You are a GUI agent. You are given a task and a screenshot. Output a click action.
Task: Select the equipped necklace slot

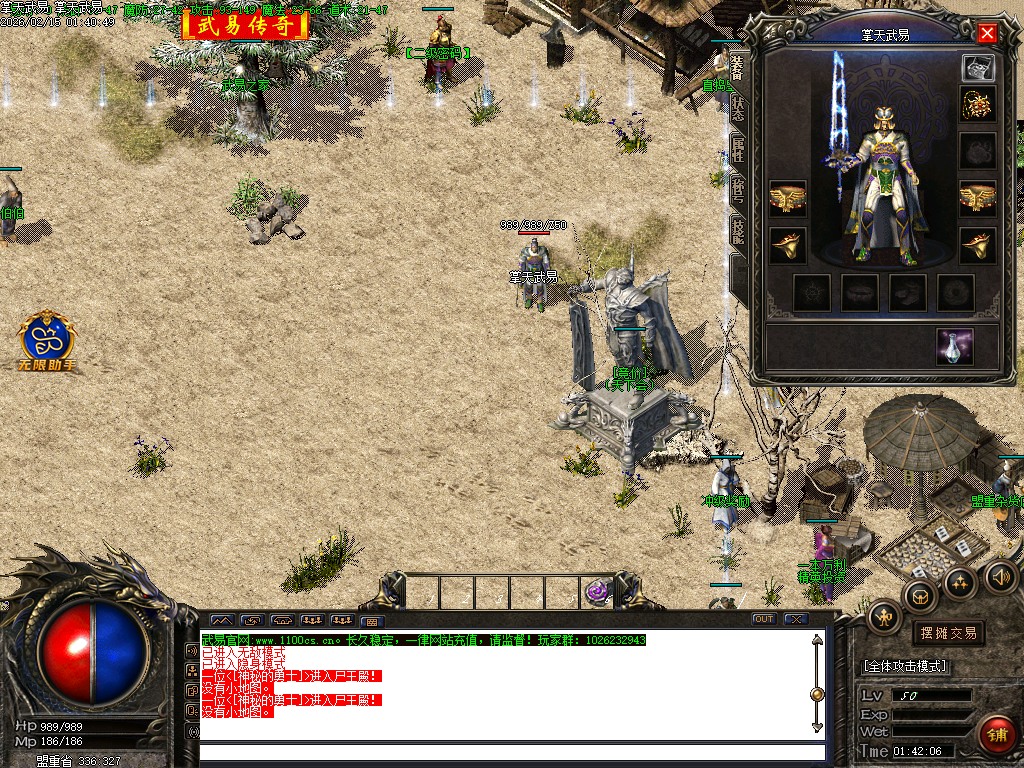coord(977,104)
